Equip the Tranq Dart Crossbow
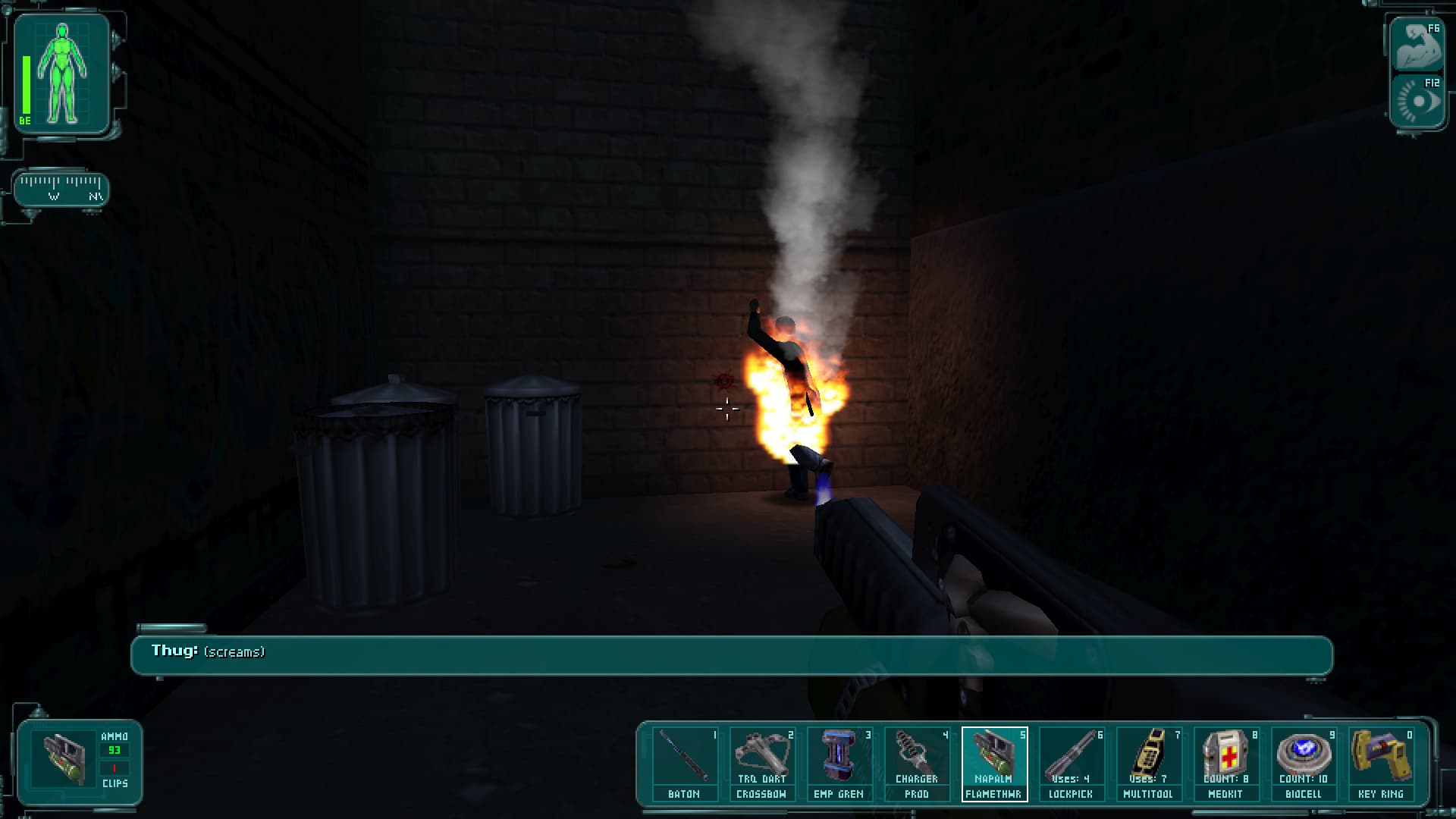 tap(761, 763)
